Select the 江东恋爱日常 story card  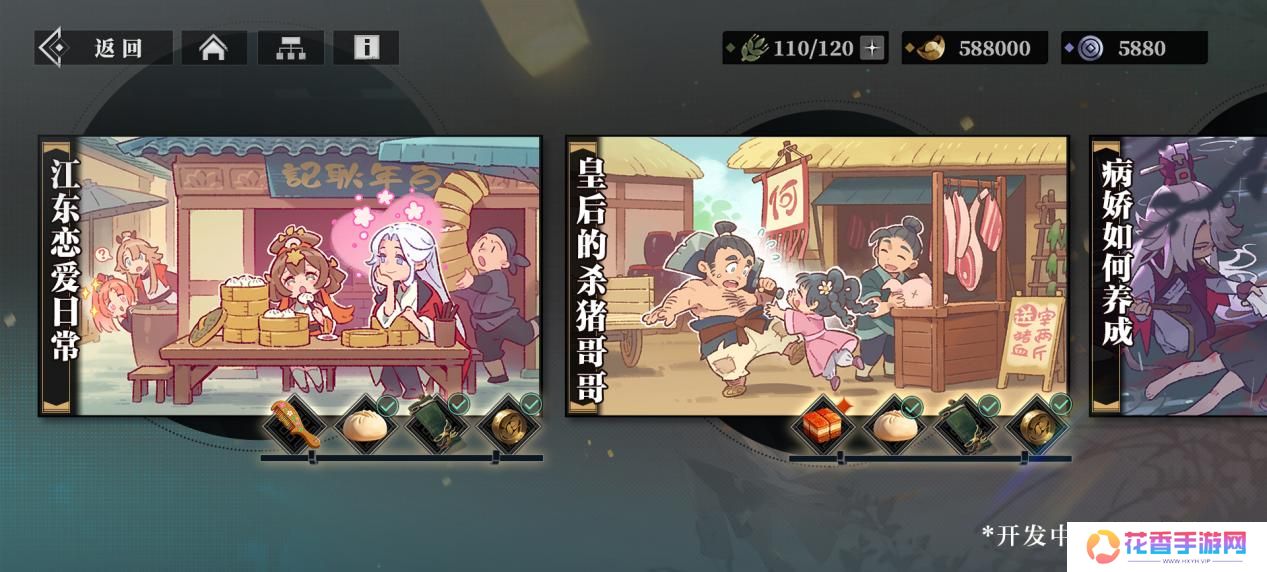point(290,275)
